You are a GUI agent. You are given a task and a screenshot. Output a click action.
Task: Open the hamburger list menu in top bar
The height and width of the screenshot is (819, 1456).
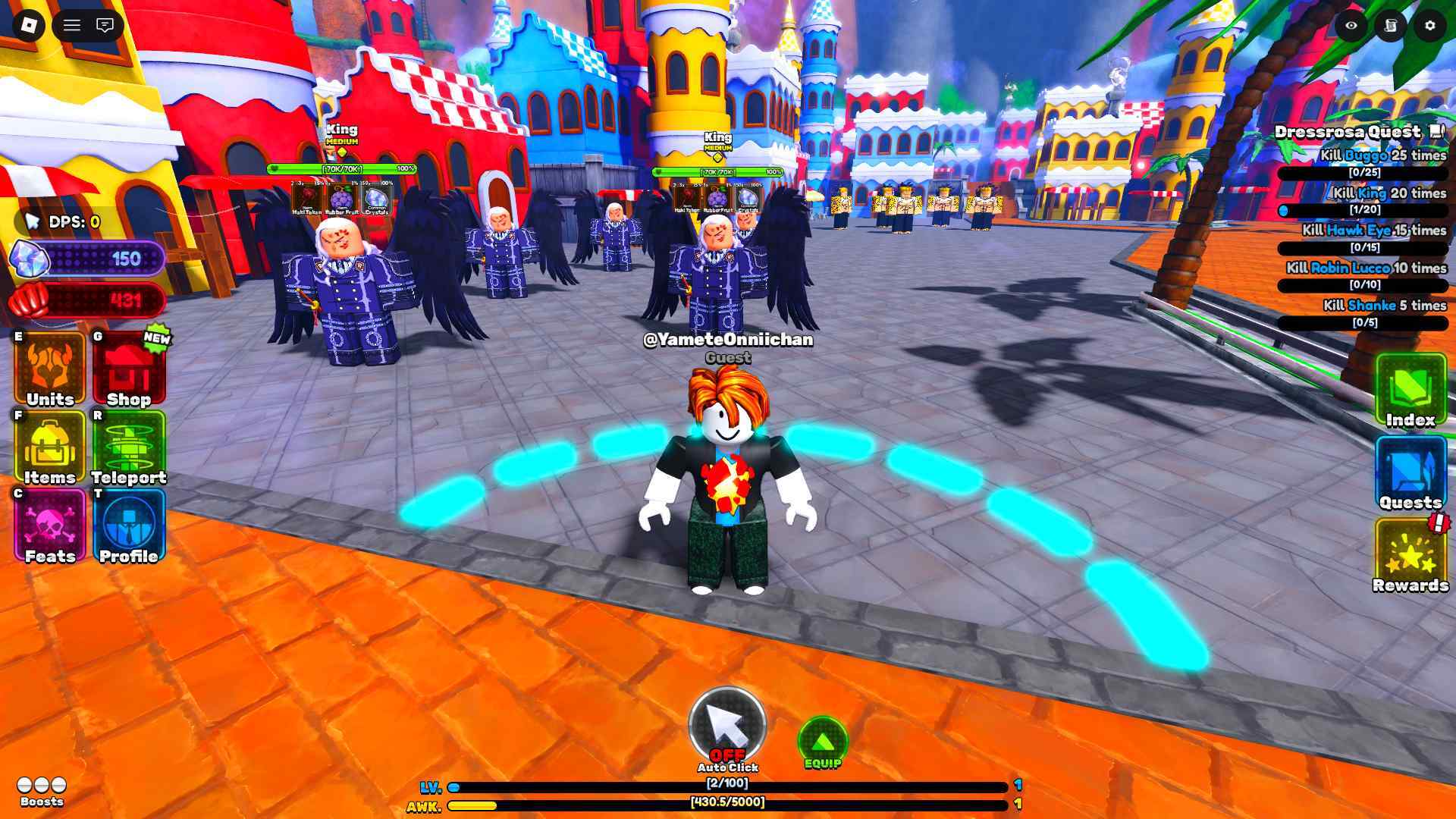72,26
